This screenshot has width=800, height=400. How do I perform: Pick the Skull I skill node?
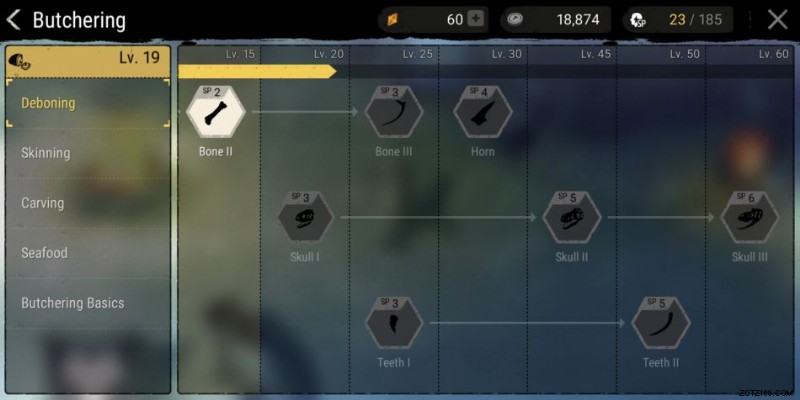(x=305, y=217)
